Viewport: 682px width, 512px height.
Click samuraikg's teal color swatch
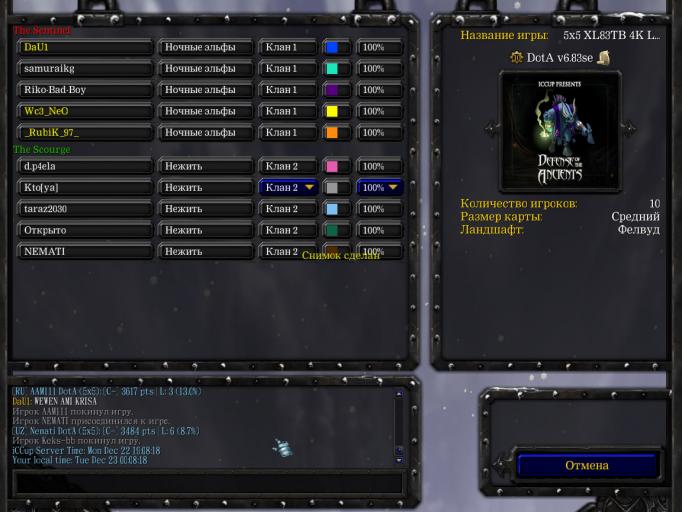pos(332,69)
